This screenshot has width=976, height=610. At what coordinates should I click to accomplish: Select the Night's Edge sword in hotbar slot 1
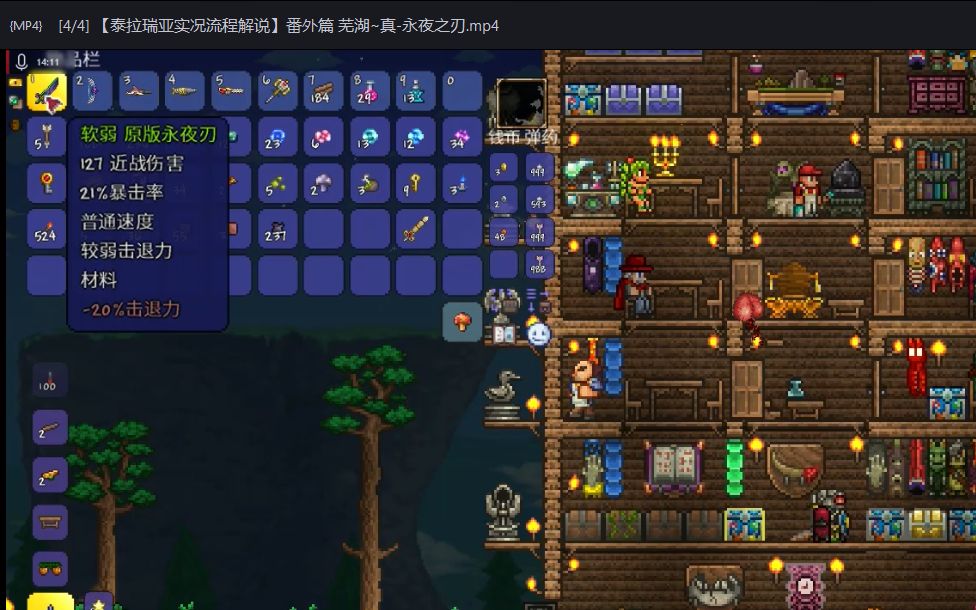(47, 92)
